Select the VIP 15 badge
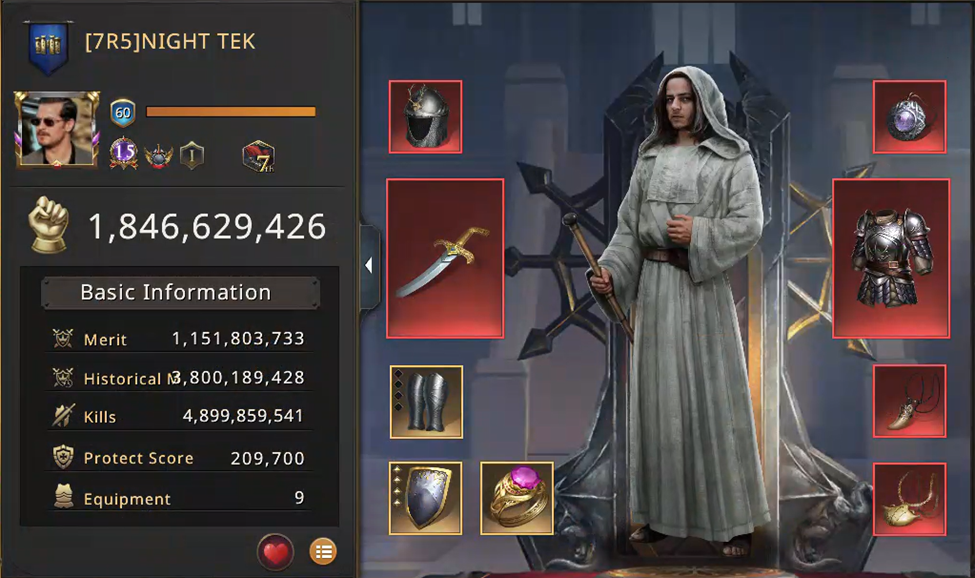Viewport: 975px width, 578px height. tap(123, 155)
